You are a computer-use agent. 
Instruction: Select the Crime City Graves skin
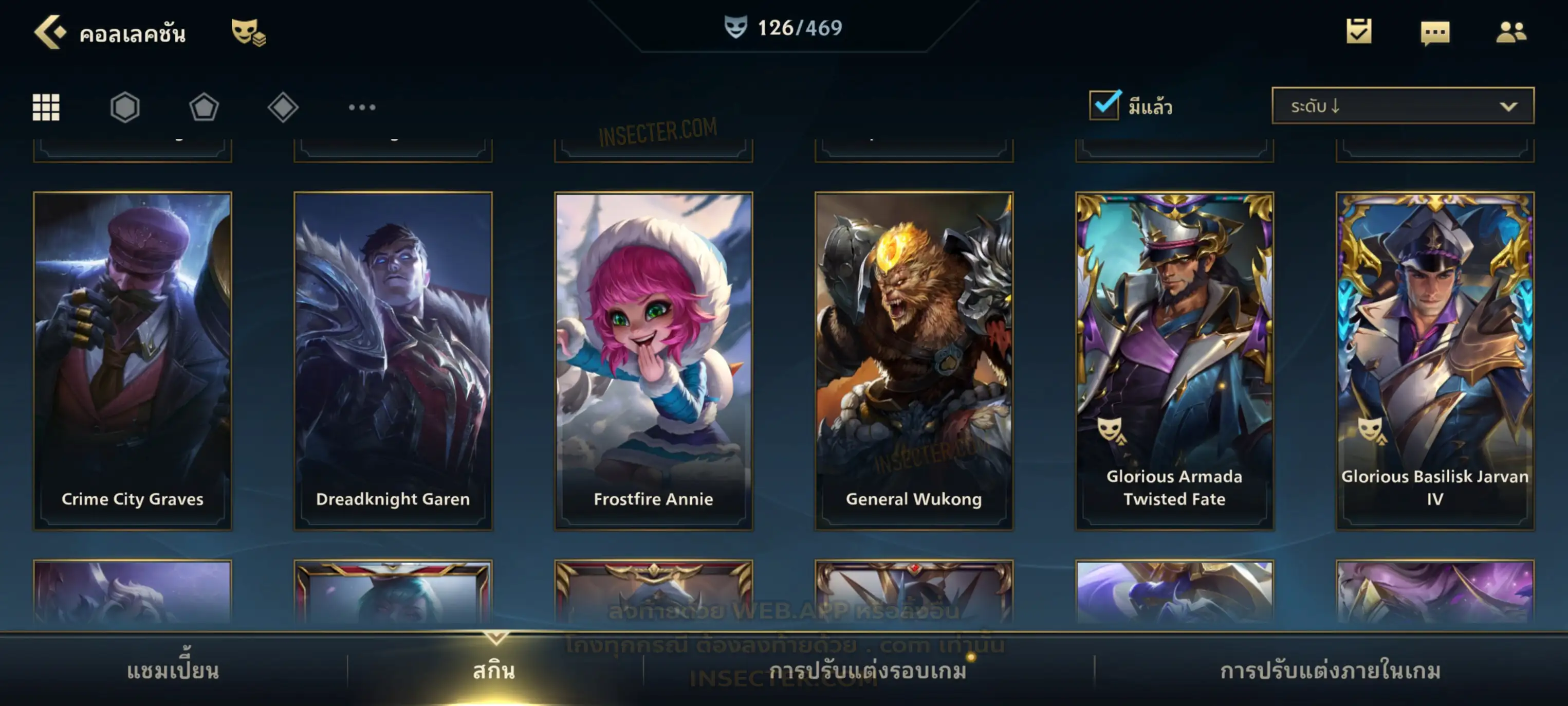coord(133,360)
